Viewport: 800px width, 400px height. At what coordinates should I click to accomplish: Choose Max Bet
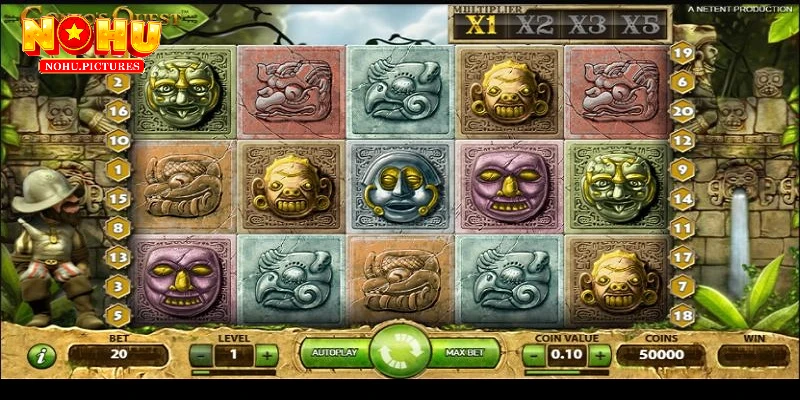[x=466, y=354]
